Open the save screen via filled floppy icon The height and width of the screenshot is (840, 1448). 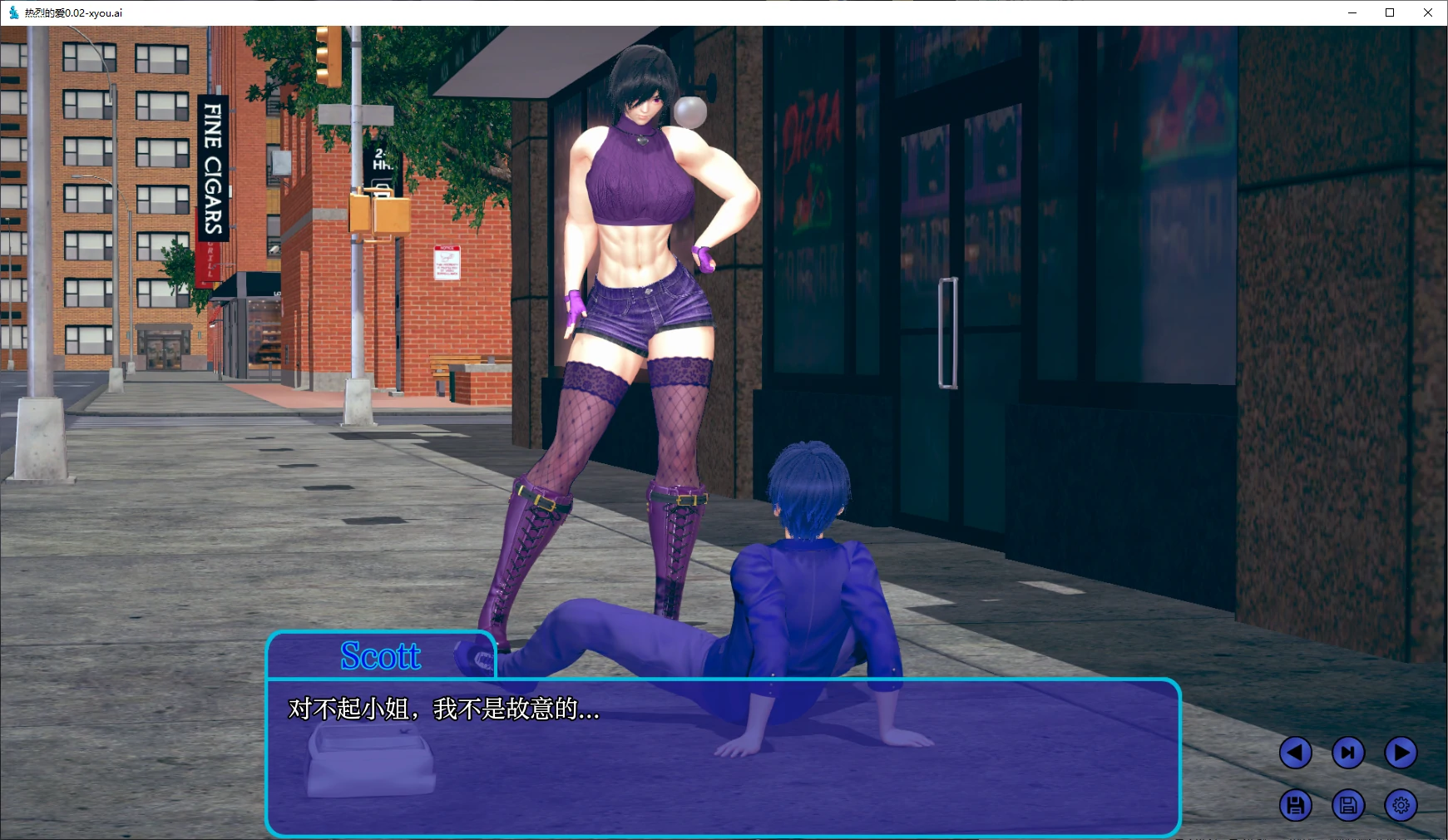(x=1295, y=805)
